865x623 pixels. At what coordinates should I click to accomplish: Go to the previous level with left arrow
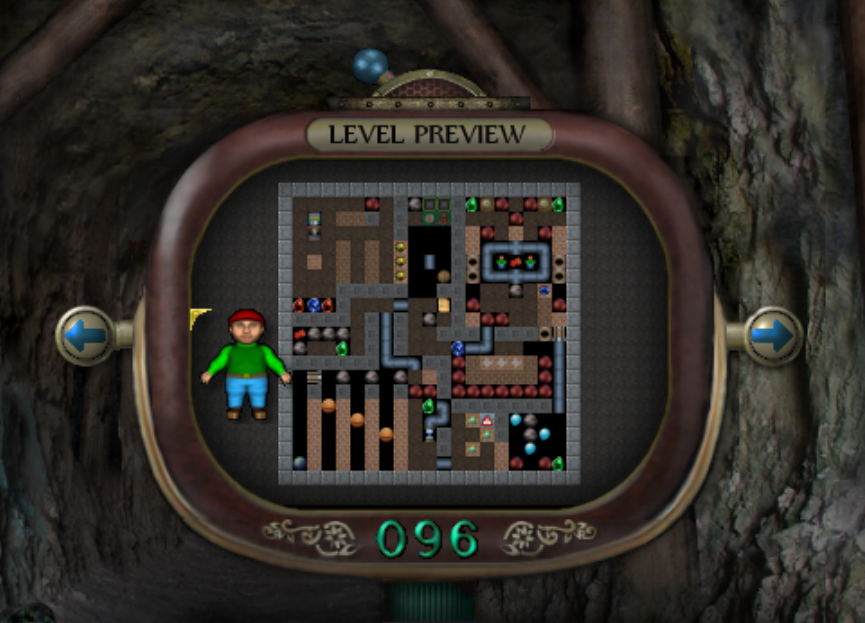(85, 335)
